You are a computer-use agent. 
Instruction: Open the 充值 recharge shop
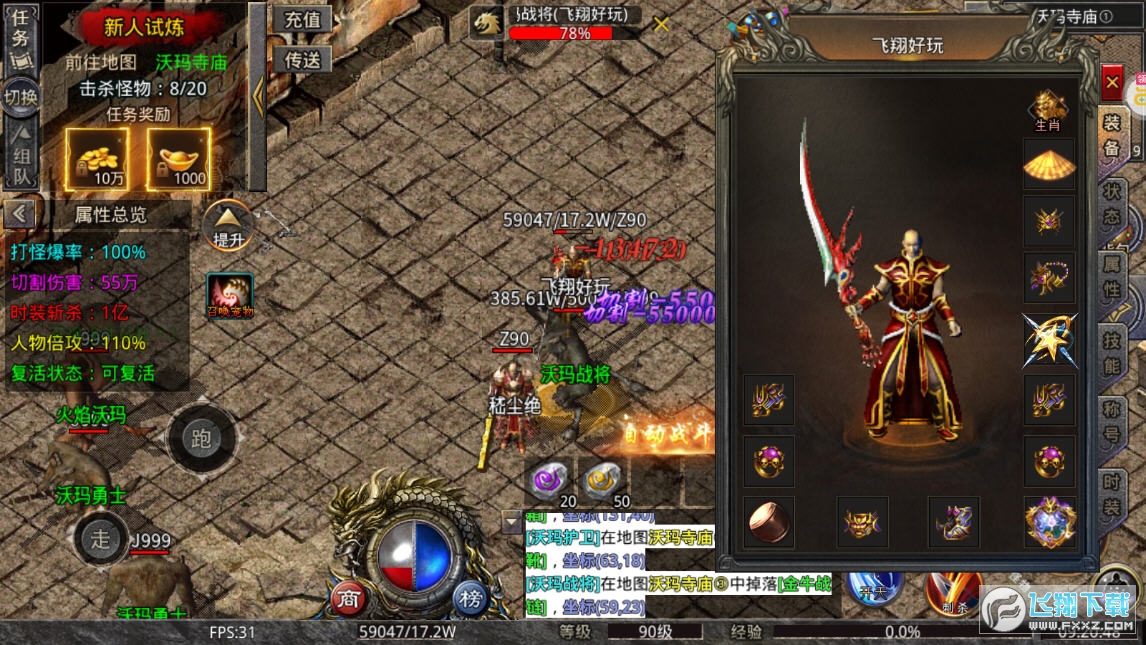click(x=302, y=20)
